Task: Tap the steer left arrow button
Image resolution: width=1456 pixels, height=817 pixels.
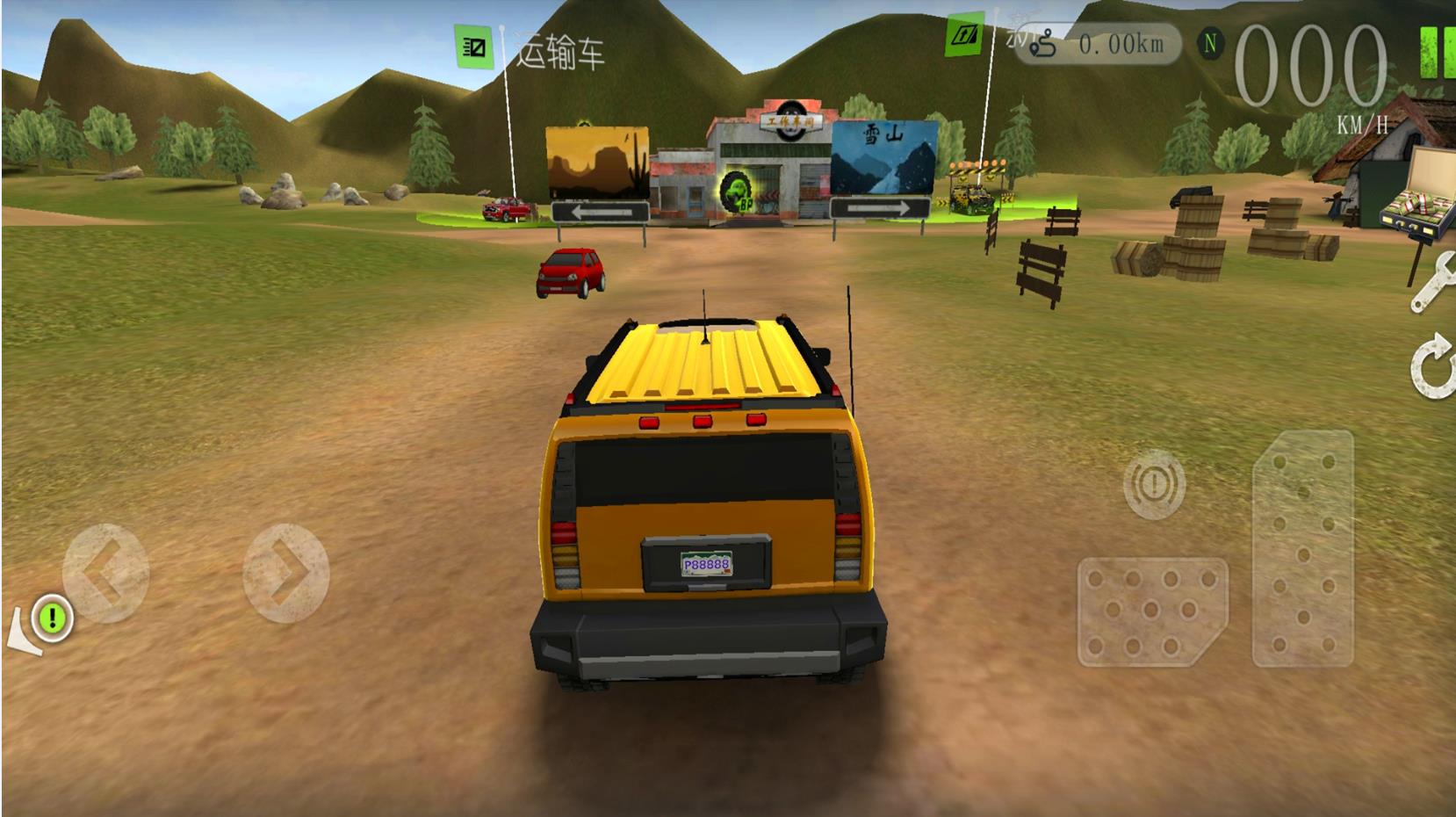Action: coord(105,574)
